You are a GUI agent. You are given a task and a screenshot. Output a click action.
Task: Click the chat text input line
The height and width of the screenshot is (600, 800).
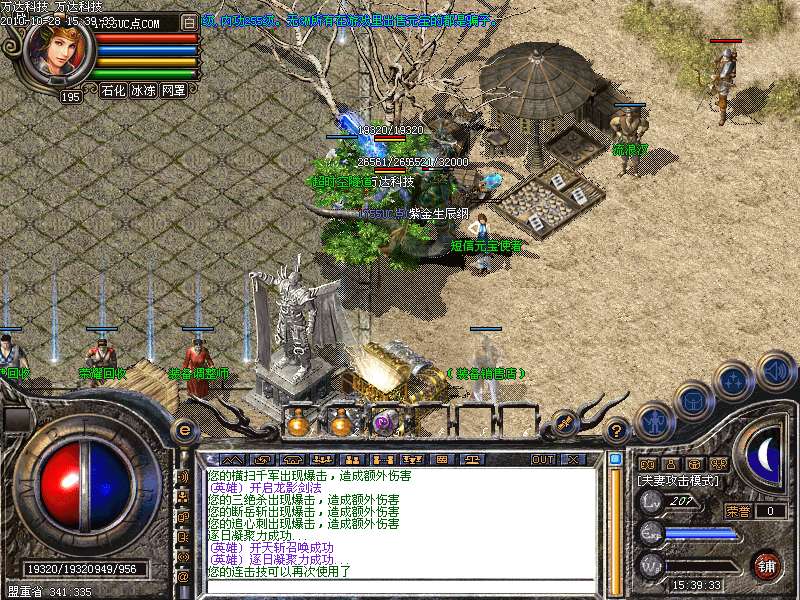click(x=400, y=587)
